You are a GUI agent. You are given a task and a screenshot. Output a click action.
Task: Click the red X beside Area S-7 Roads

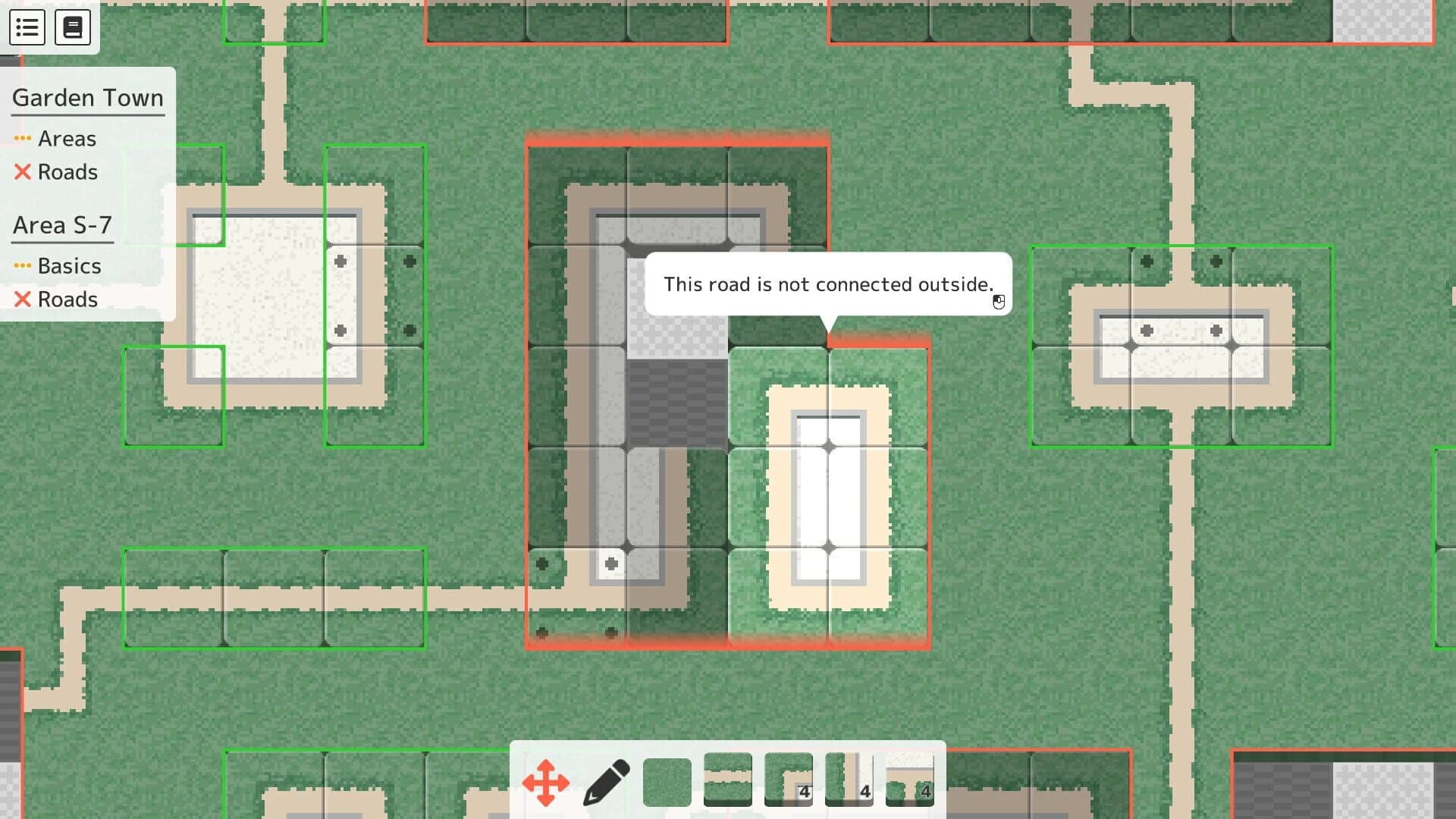pos(20,299)
